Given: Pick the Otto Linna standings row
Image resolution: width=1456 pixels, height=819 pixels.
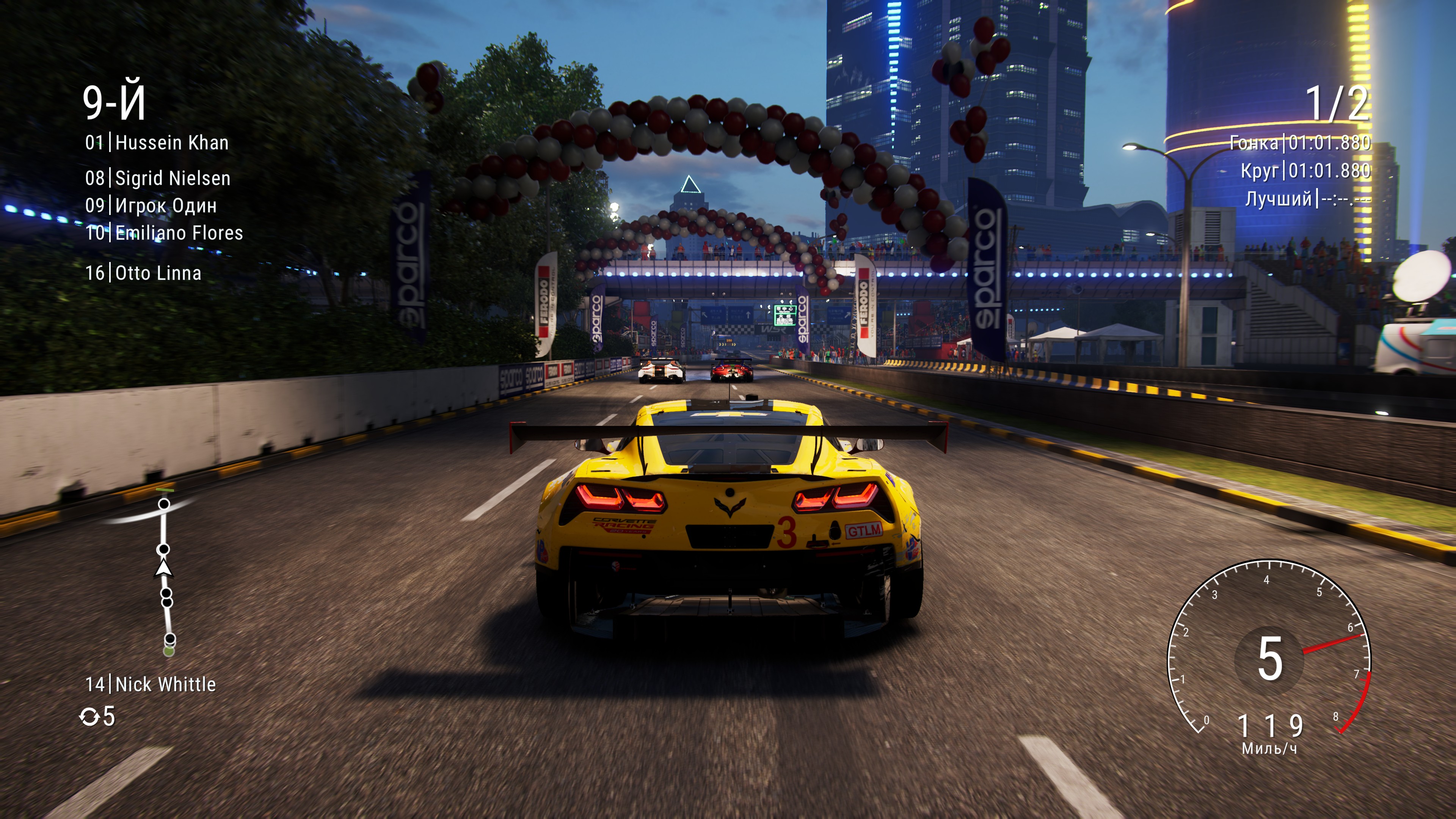Looking at the screenshot, I should point(143,273).
